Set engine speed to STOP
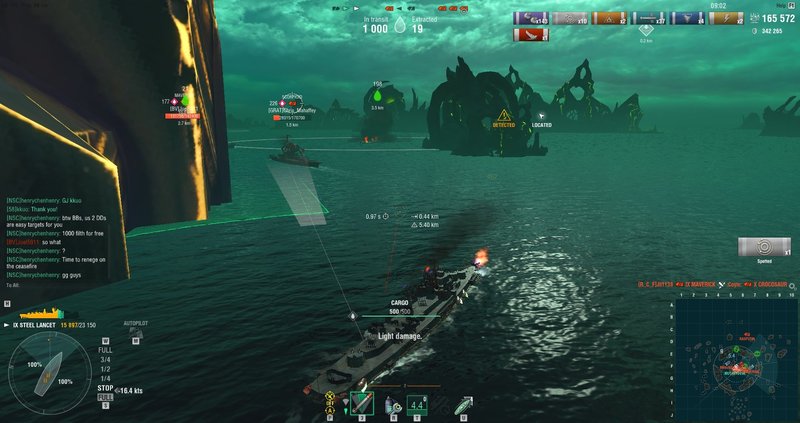Viewport: 800px width, 423px height. 105,386
